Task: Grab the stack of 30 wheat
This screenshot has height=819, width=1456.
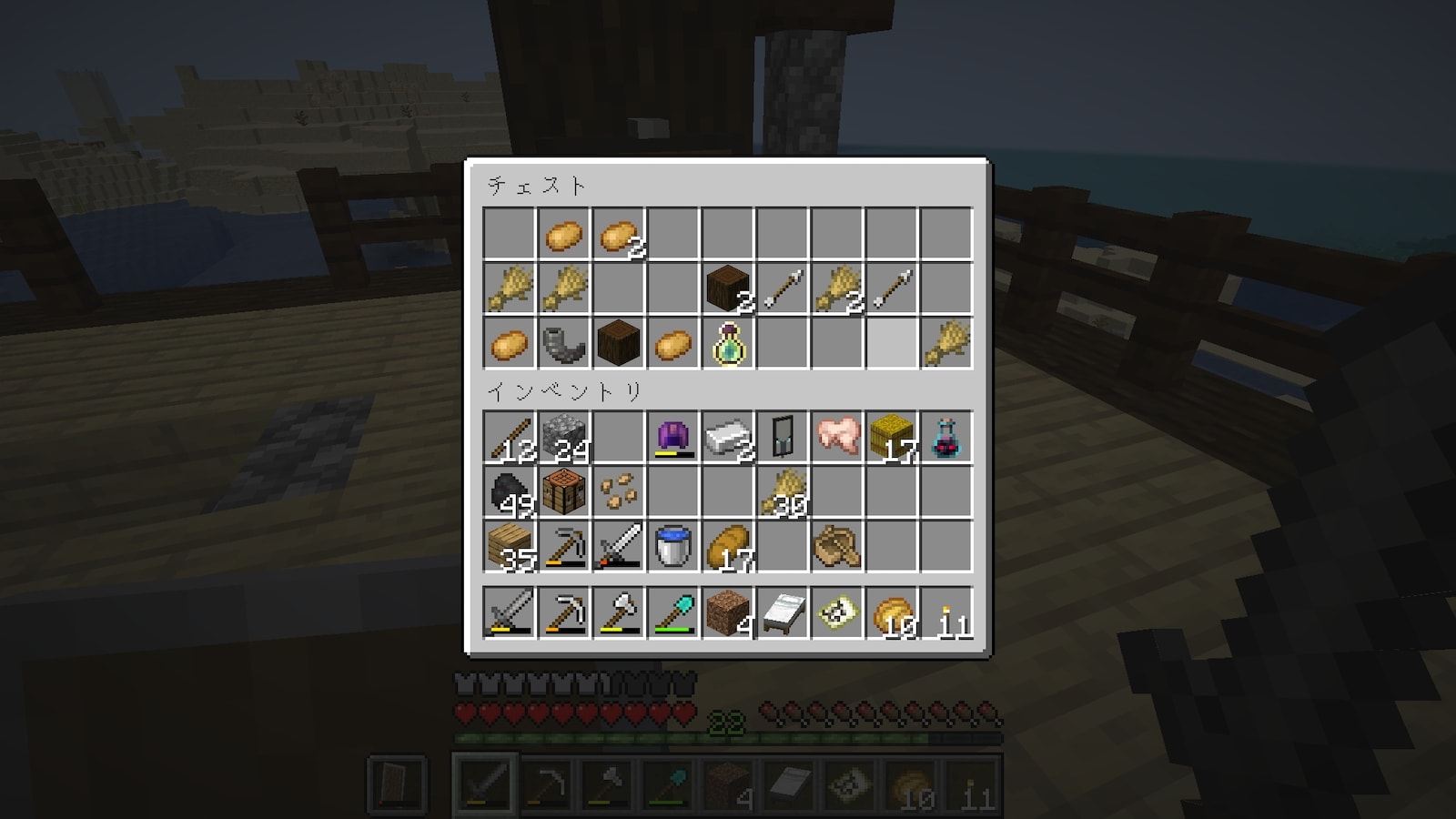Action: tap(782, 491)
